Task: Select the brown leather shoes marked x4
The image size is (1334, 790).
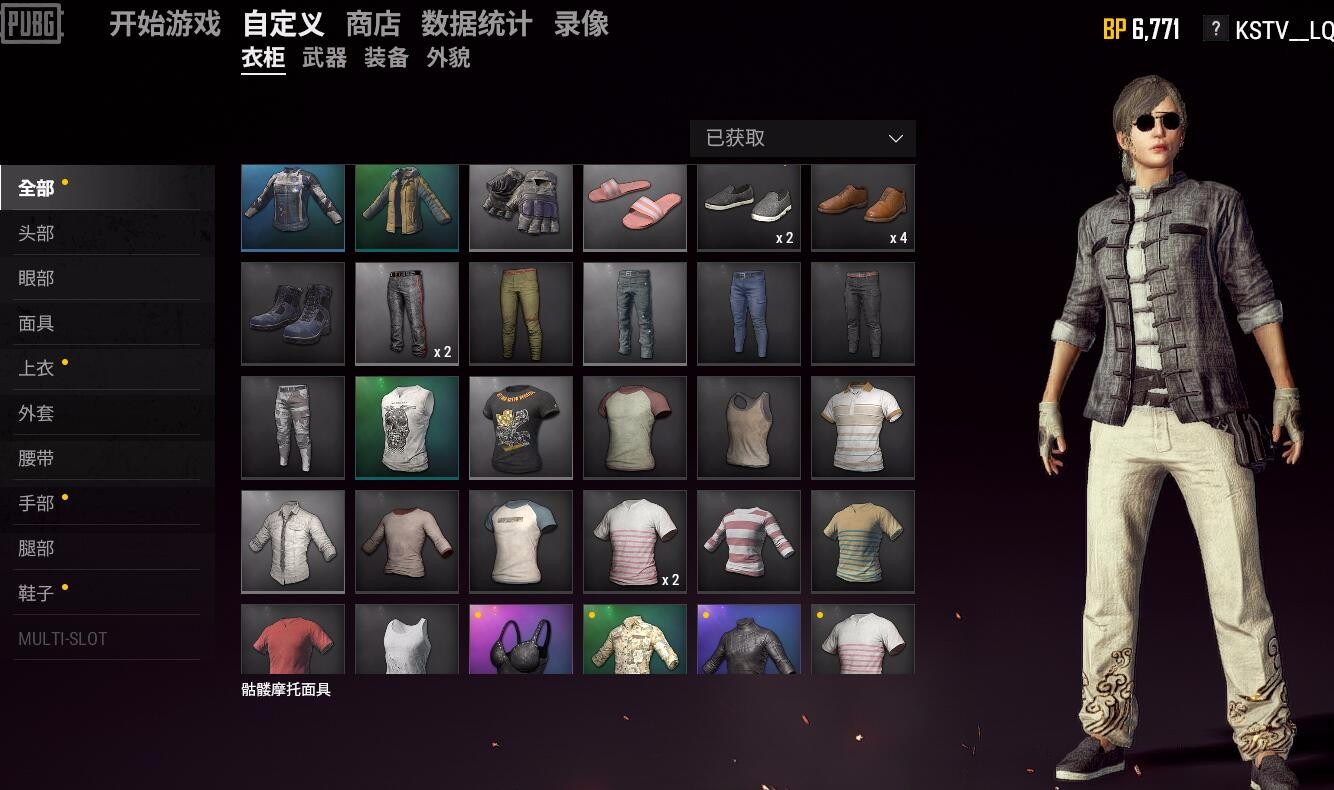Action: [x=863, y=207]
